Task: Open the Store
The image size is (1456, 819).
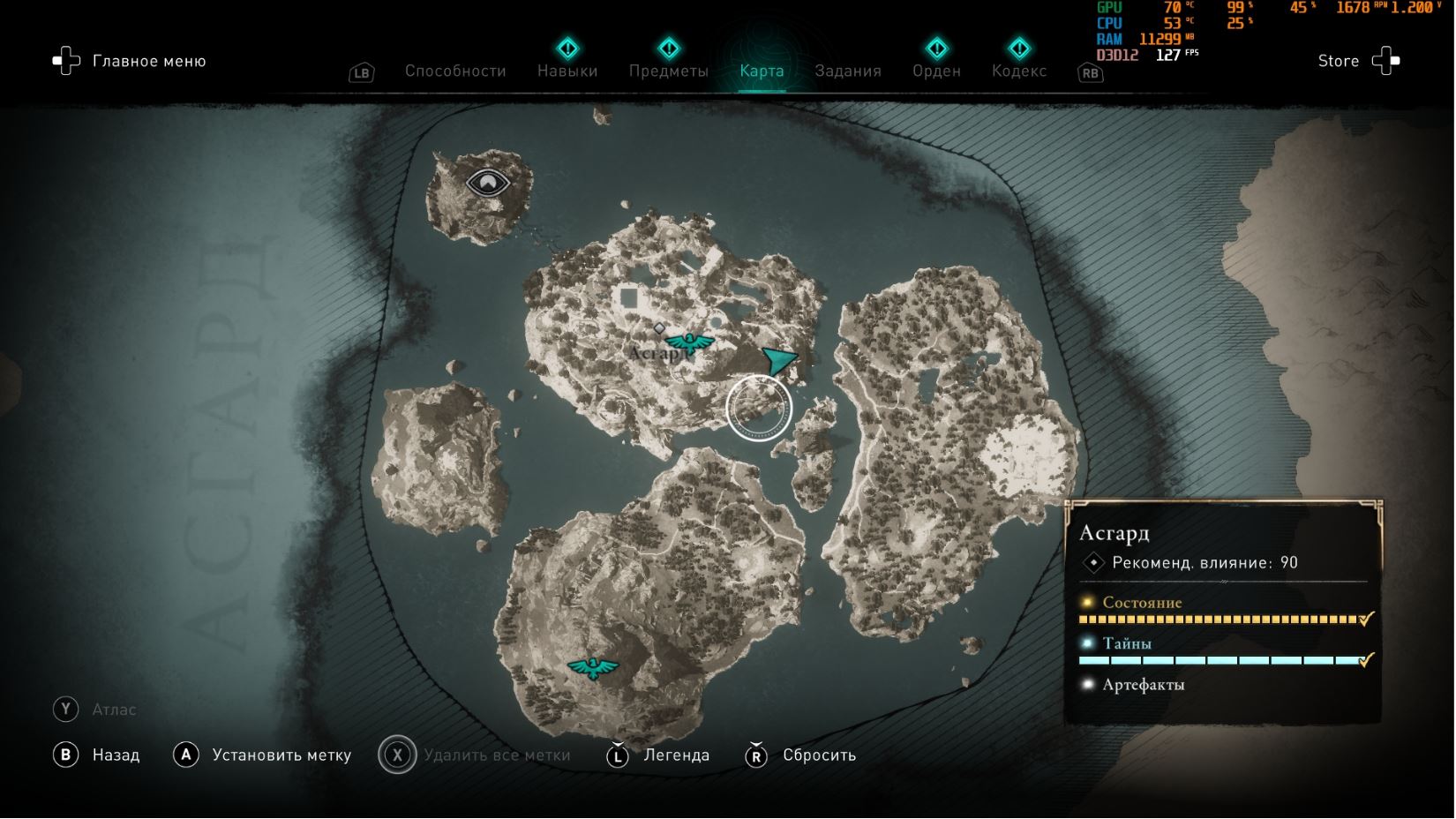Action: tap(1357, 61)
